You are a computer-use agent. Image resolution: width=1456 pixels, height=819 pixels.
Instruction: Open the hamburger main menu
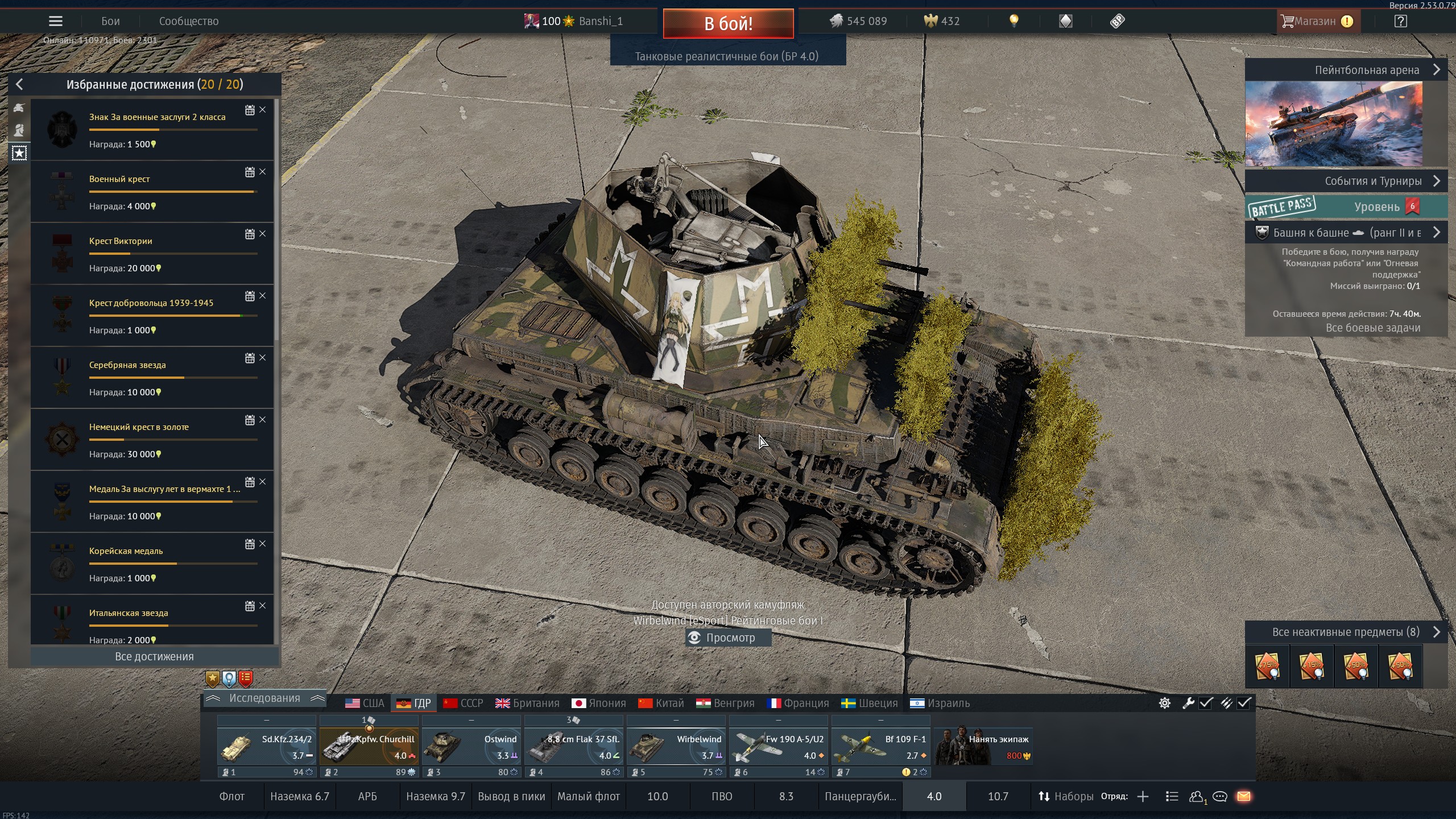56,22
